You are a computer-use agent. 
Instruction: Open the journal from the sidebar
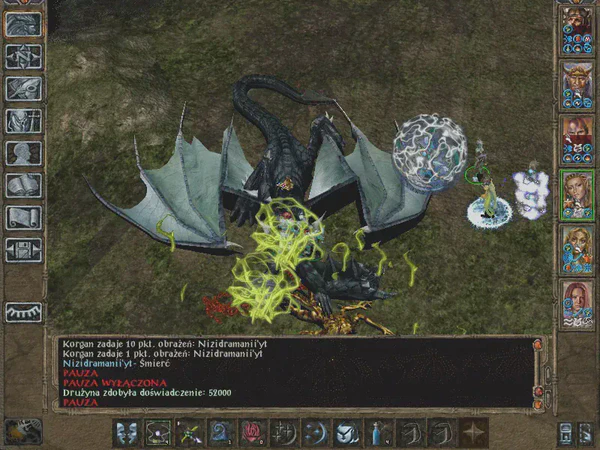23,88
